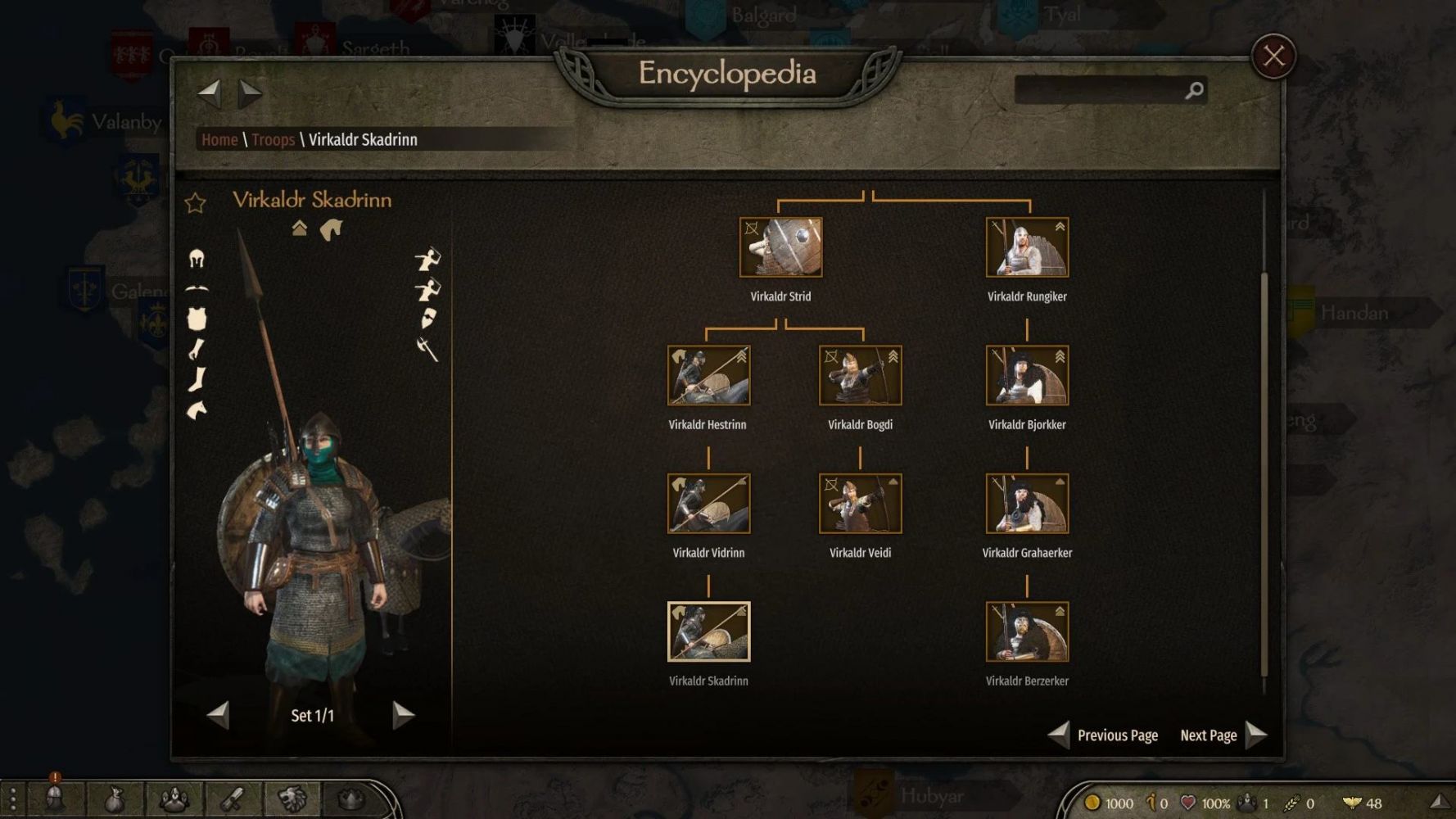Image resolution: width=1456 pixels, height=819 pixels.
Task: Show the previous equipment set
Action: (x=218, y=715)
